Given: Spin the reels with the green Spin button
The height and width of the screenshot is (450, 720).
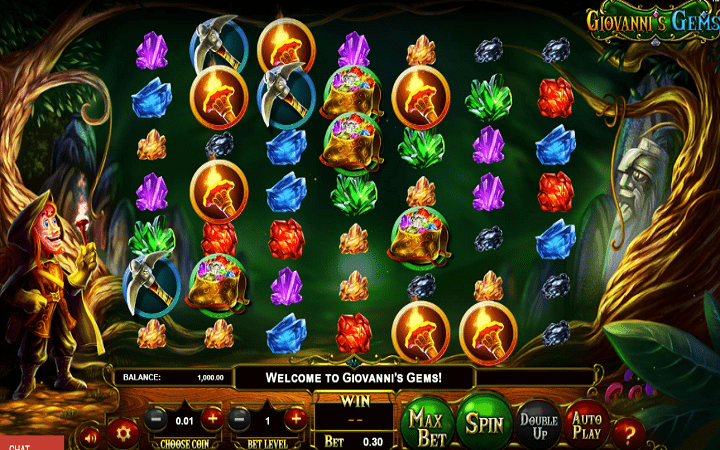Looking at the screenshot, I should (484, 422).
